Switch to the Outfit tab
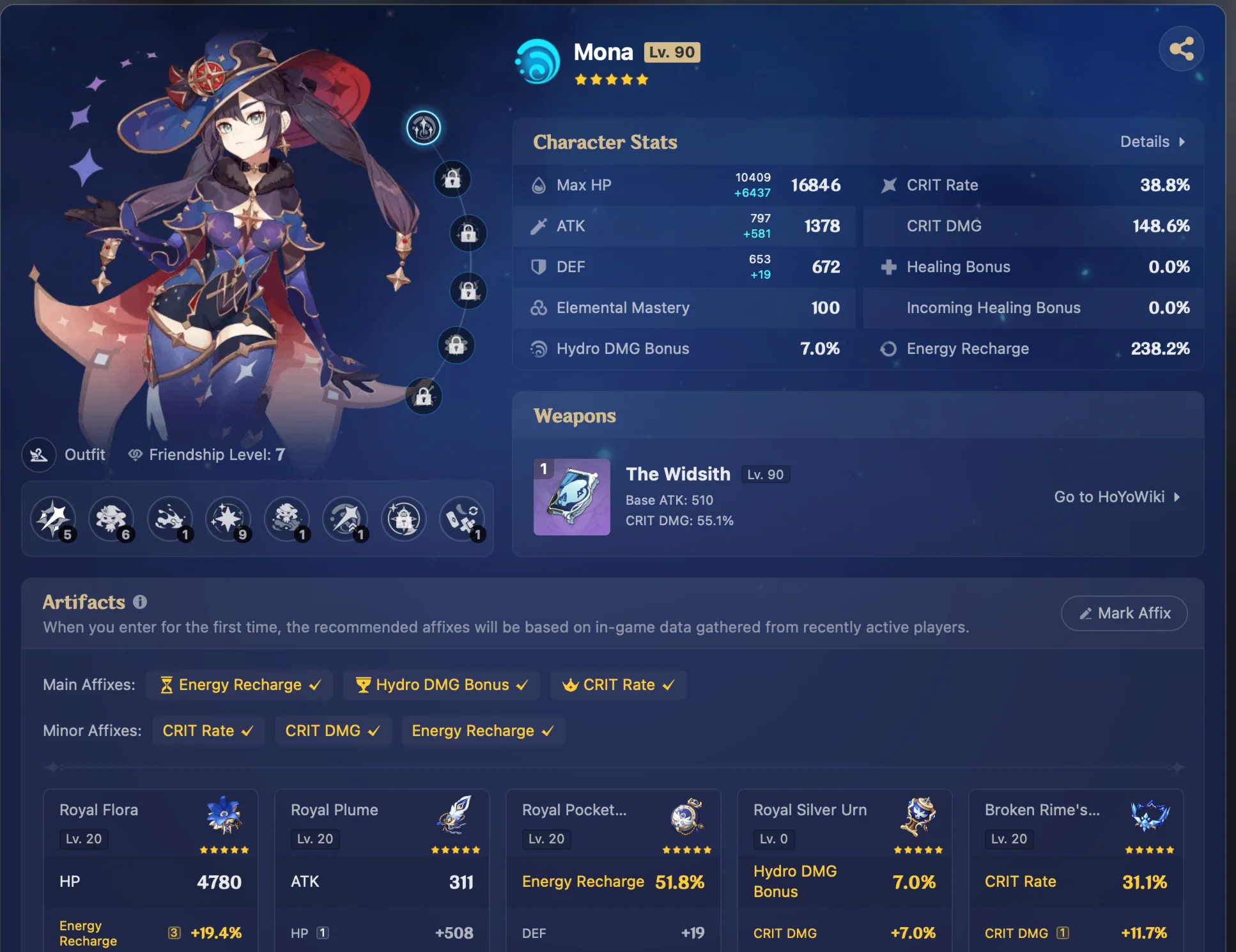 tap(66, 454)
